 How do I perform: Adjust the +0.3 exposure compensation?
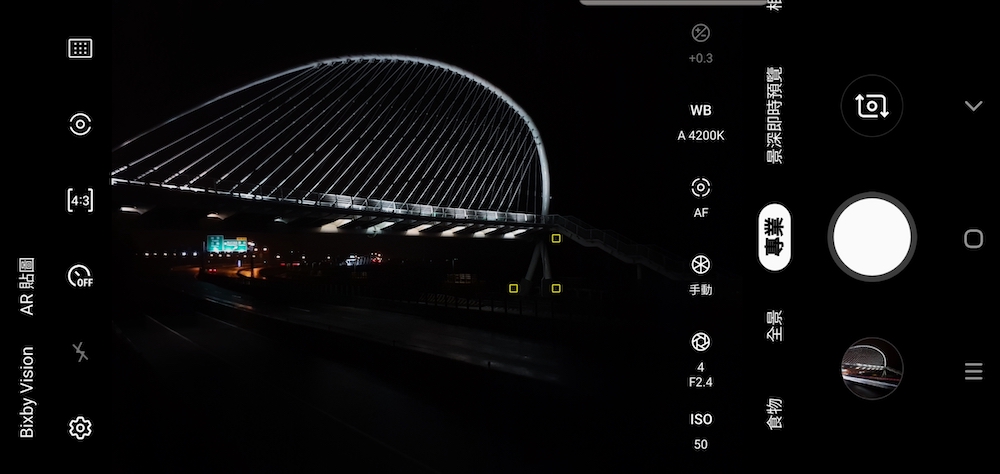(x=700, y=44)
